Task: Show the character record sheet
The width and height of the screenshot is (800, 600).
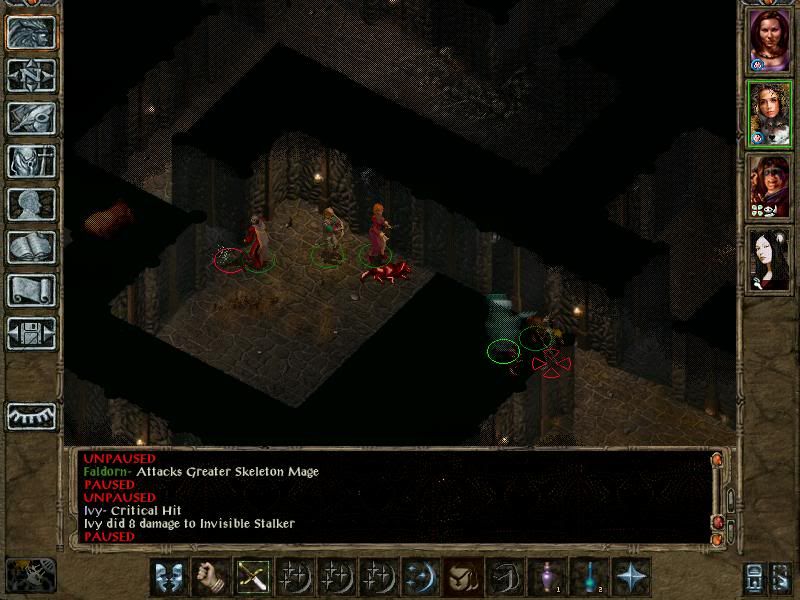Action: [x=31, y=204]
